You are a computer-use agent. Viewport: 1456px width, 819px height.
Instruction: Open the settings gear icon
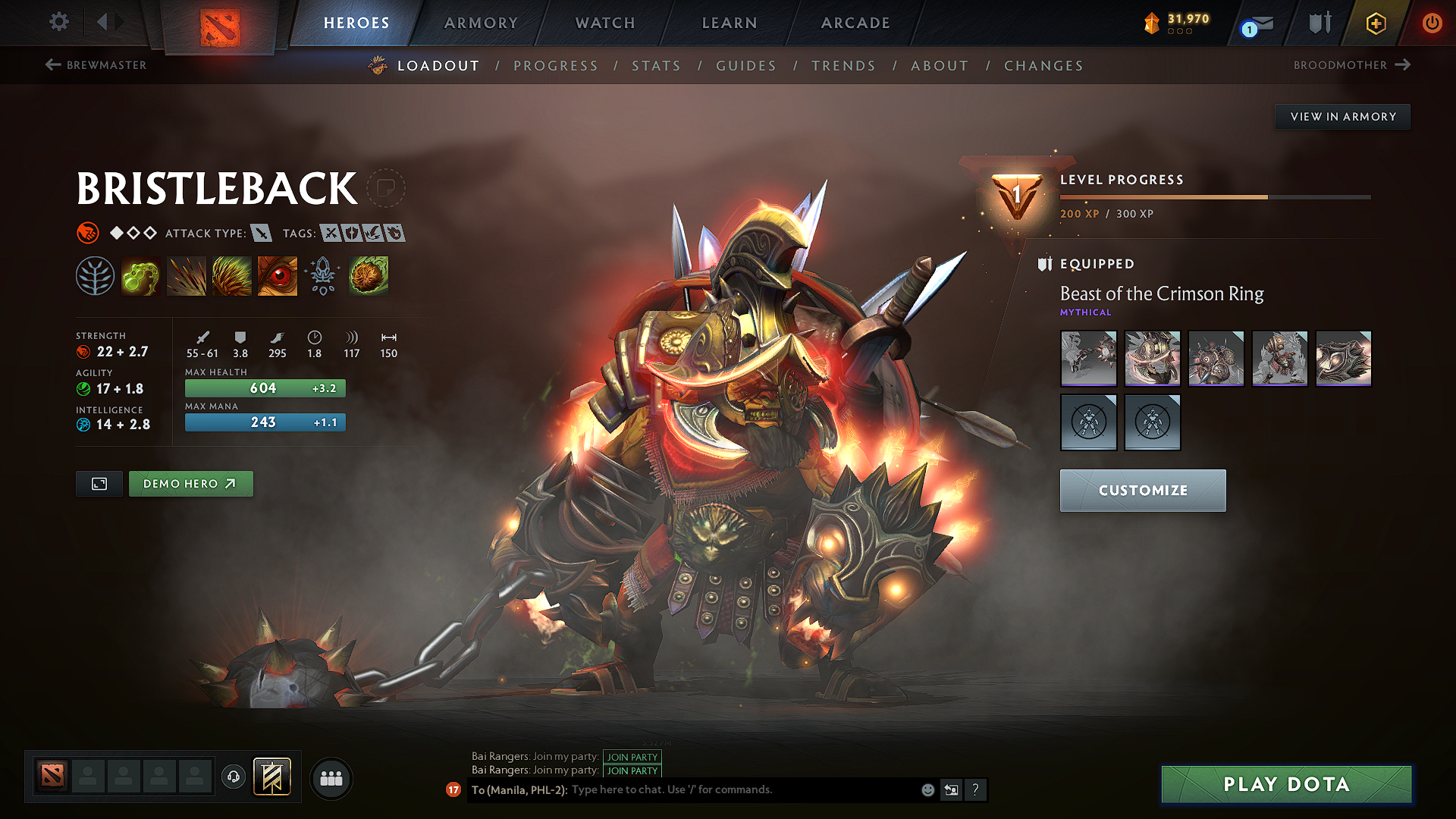58,22
